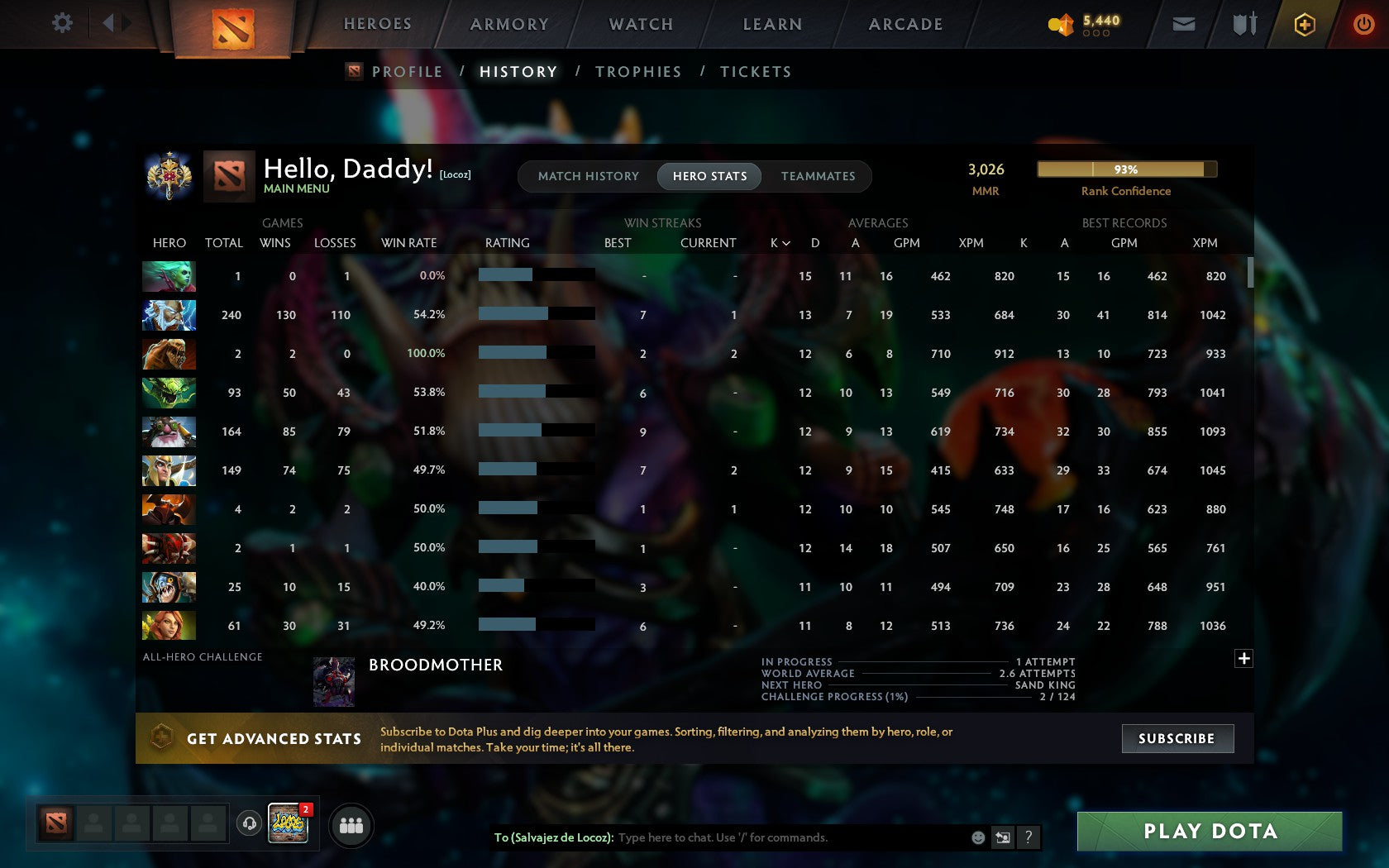Click the gold plus hexagon icon
Screen dimensions: 1389x868
tap(1305, 24)
